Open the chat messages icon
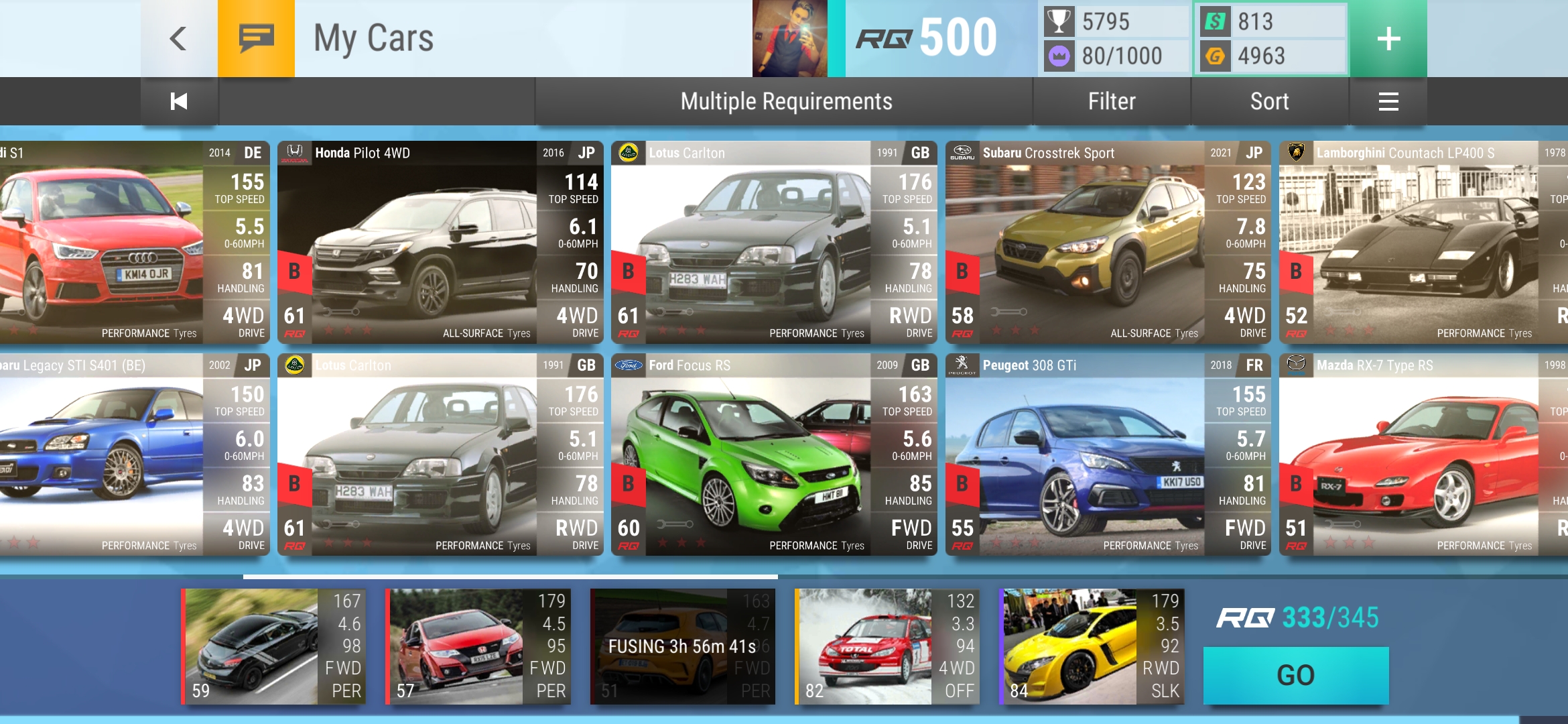1568x724 pixels. [x=255, y=38]
